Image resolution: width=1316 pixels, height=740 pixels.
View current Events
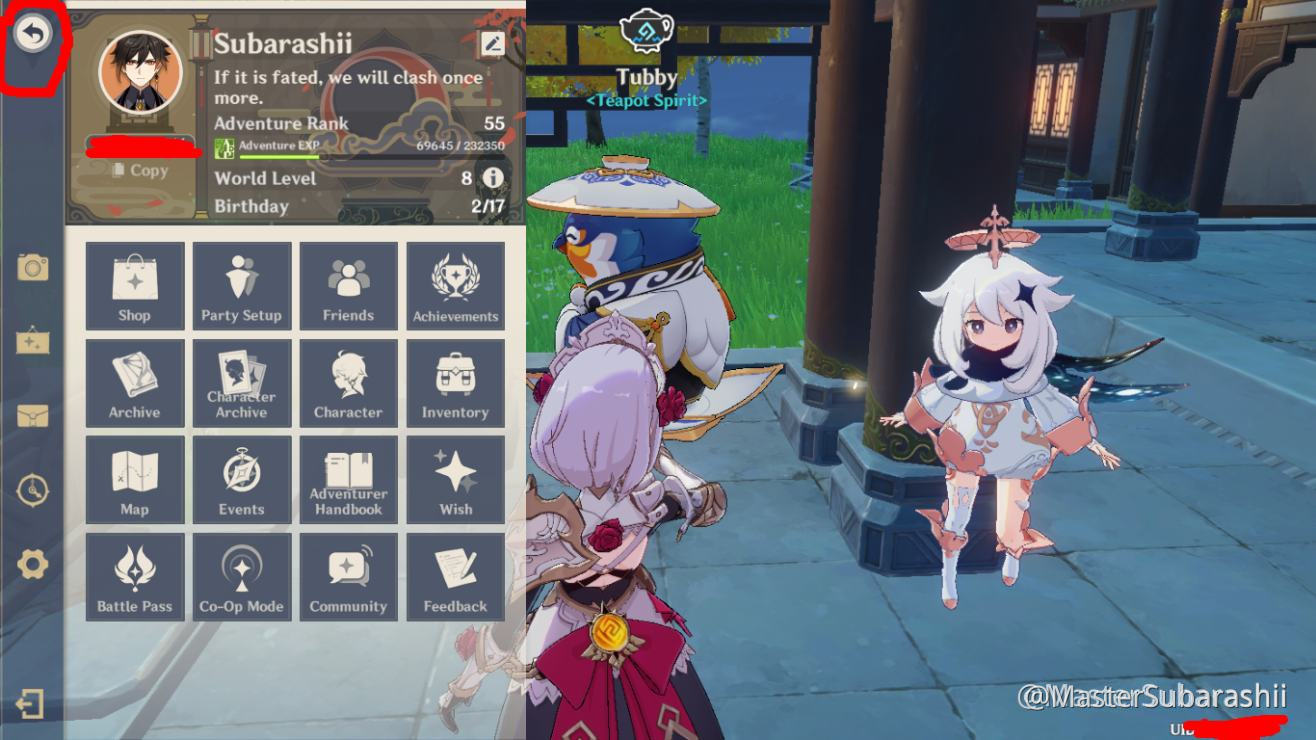pos(241,479)
